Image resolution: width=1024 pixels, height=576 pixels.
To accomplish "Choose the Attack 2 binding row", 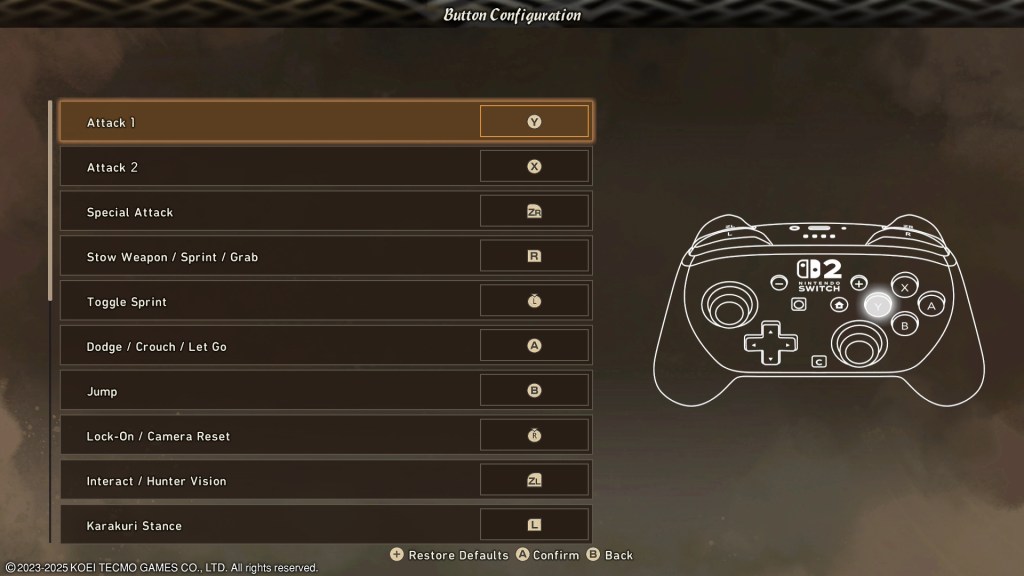I will (x=325, y=167).
